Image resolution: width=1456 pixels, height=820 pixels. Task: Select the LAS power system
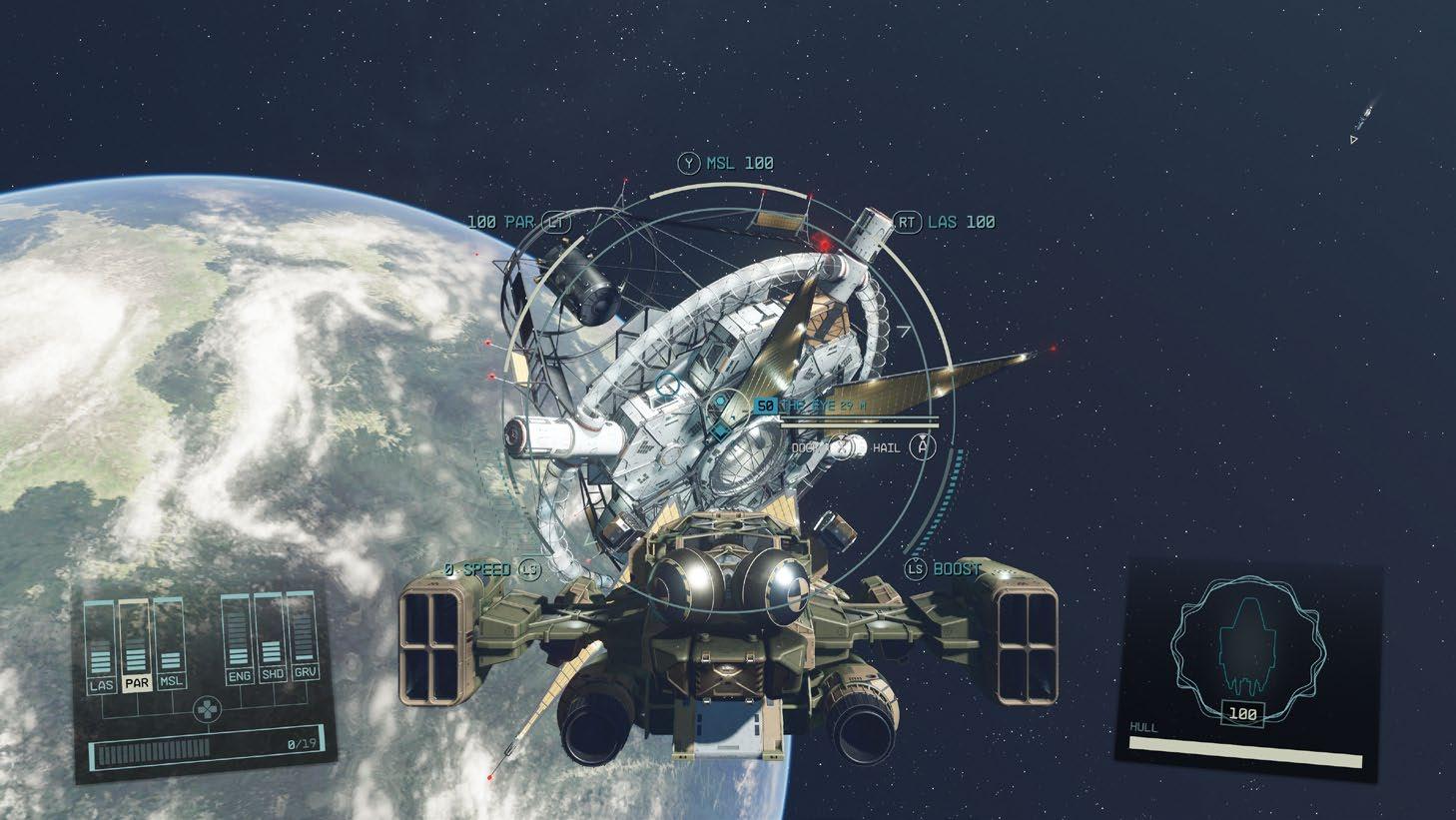101,684
